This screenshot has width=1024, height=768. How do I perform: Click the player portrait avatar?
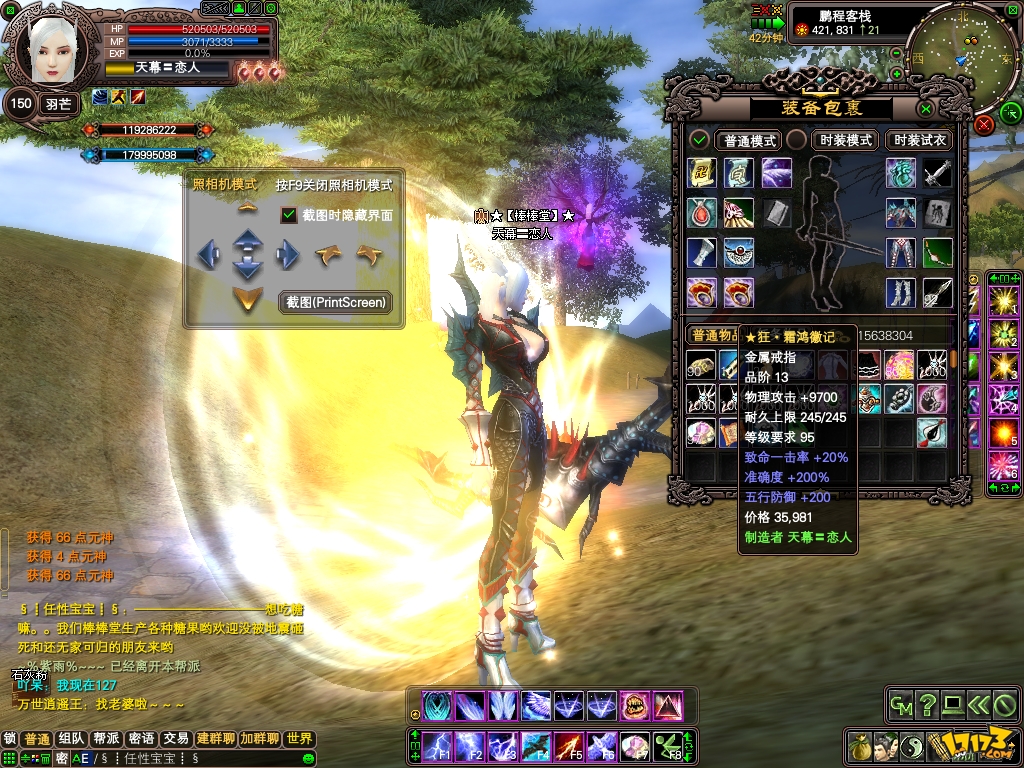pos(48,52)
